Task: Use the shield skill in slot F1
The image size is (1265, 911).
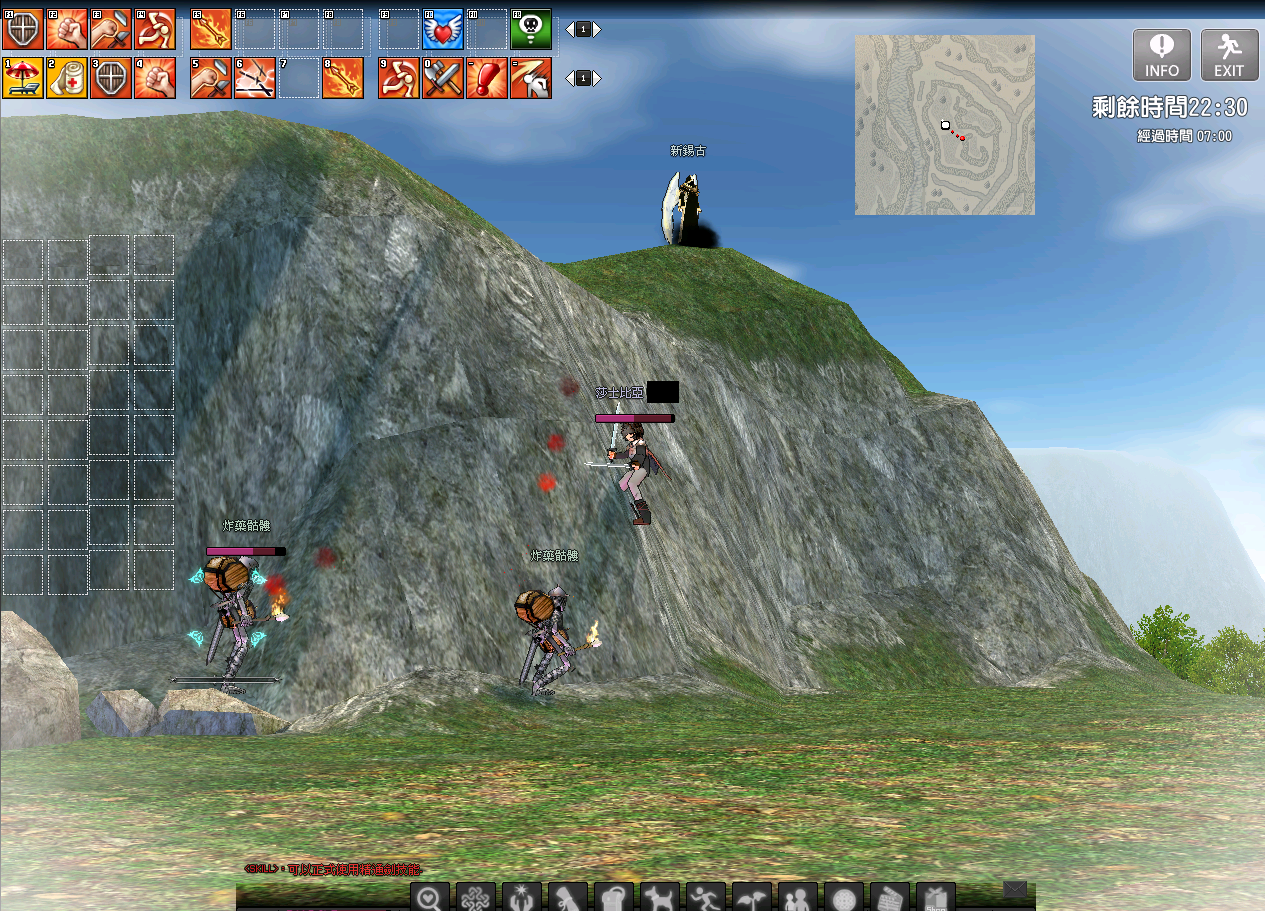Action: [x=22, y=30]
